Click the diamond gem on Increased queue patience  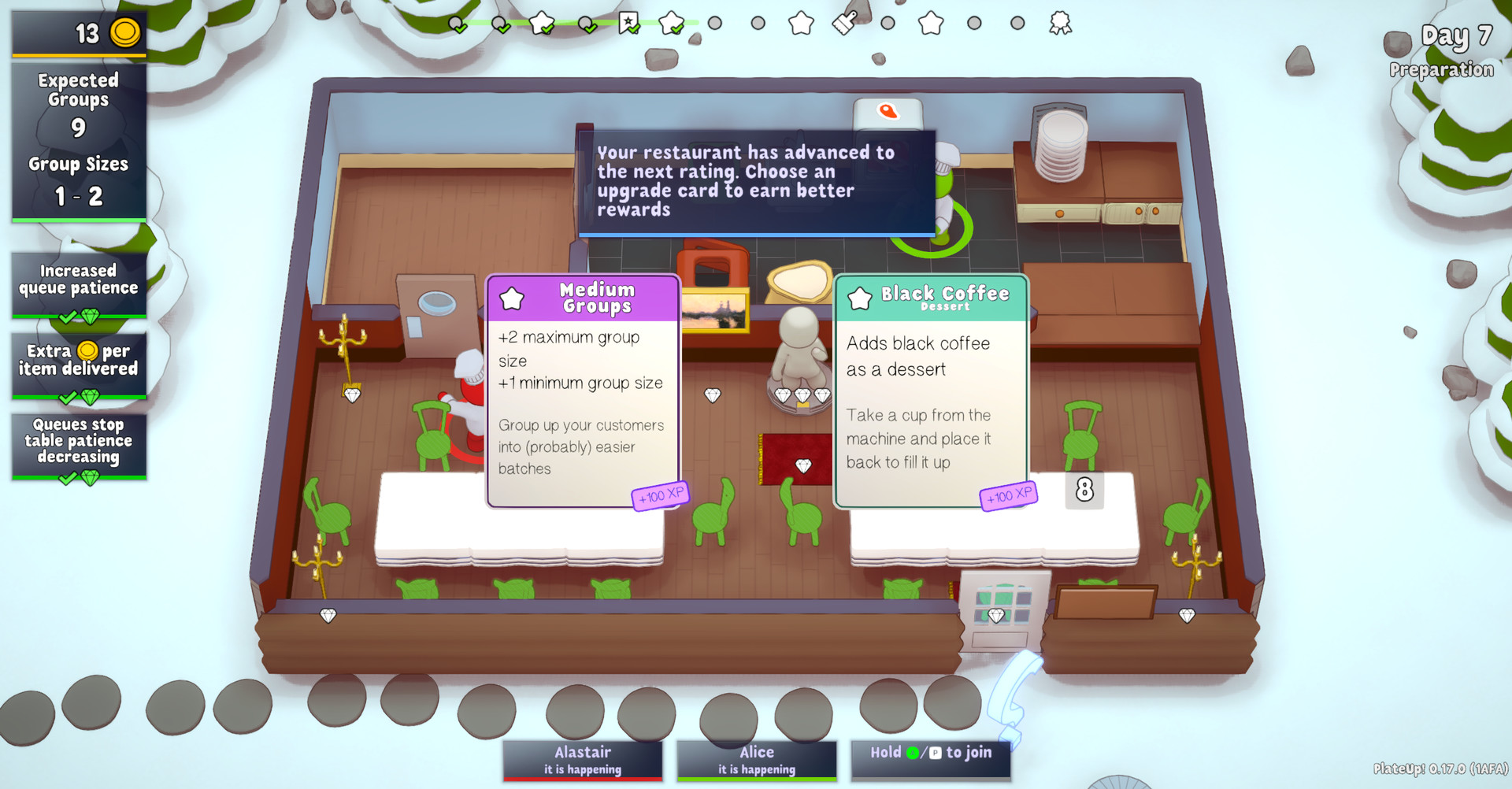[92, 317]
